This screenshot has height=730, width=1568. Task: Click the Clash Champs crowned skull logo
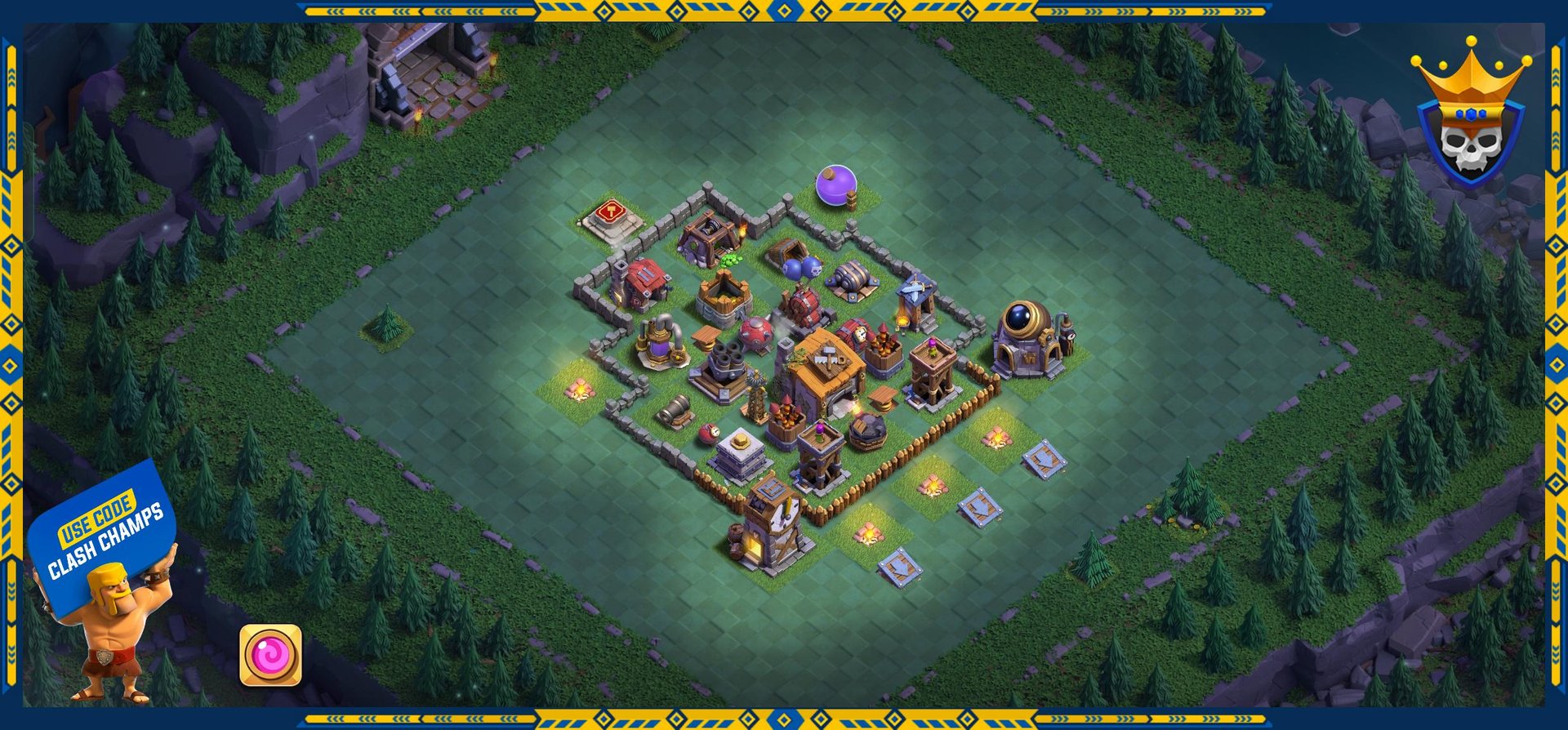pos(1470,117)
